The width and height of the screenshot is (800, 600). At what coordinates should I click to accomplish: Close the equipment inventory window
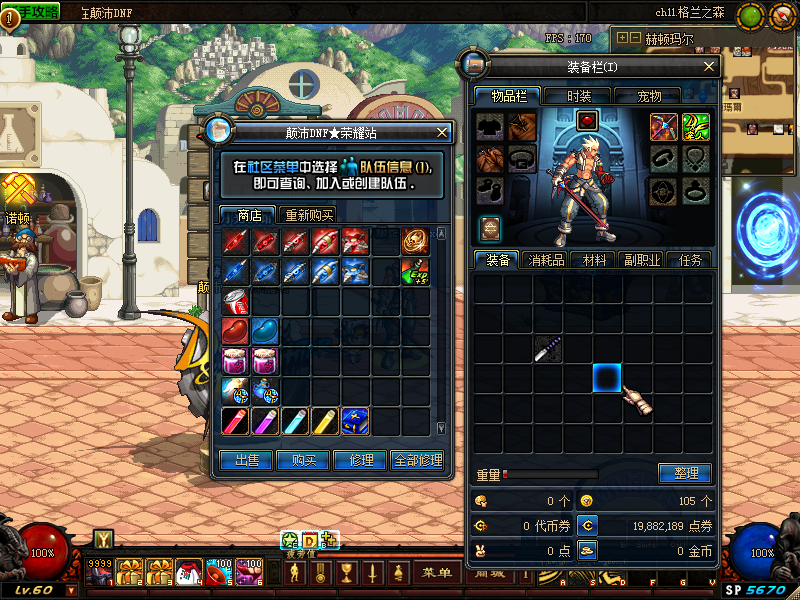pyautogui.click(x=710, y=66)
